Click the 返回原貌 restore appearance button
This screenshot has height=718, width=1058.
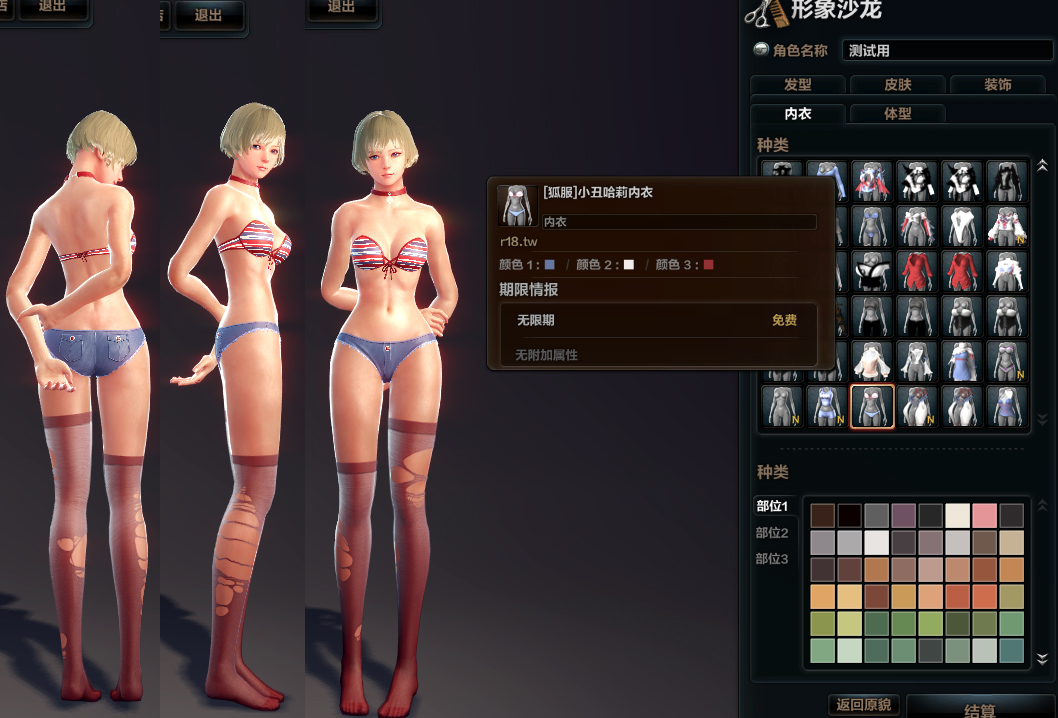pos(864,705)
